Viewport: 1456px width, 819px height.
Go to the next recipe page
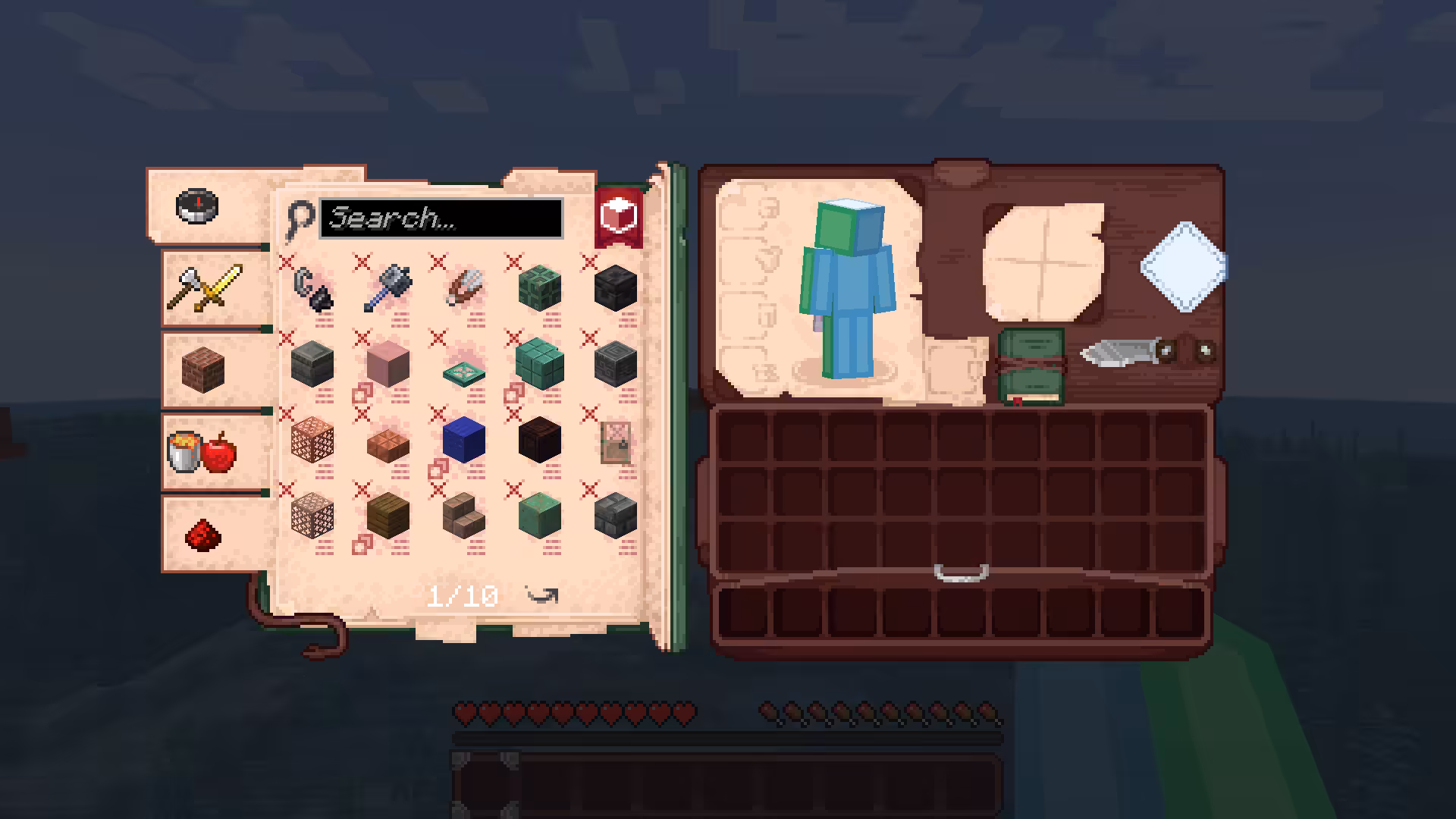543,596
